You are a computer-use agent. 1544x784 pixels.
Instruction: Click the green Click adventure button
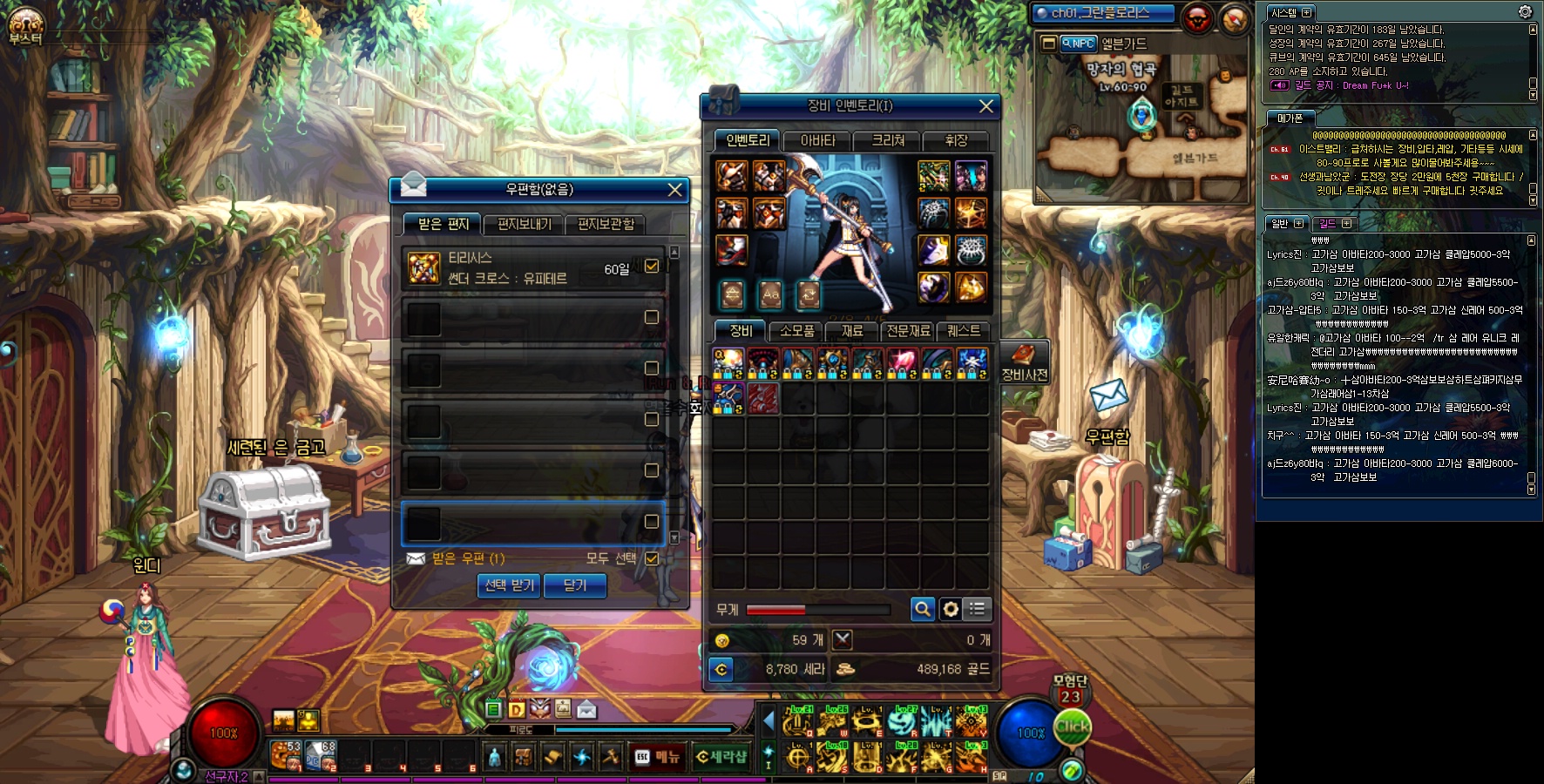point(1073,727)
